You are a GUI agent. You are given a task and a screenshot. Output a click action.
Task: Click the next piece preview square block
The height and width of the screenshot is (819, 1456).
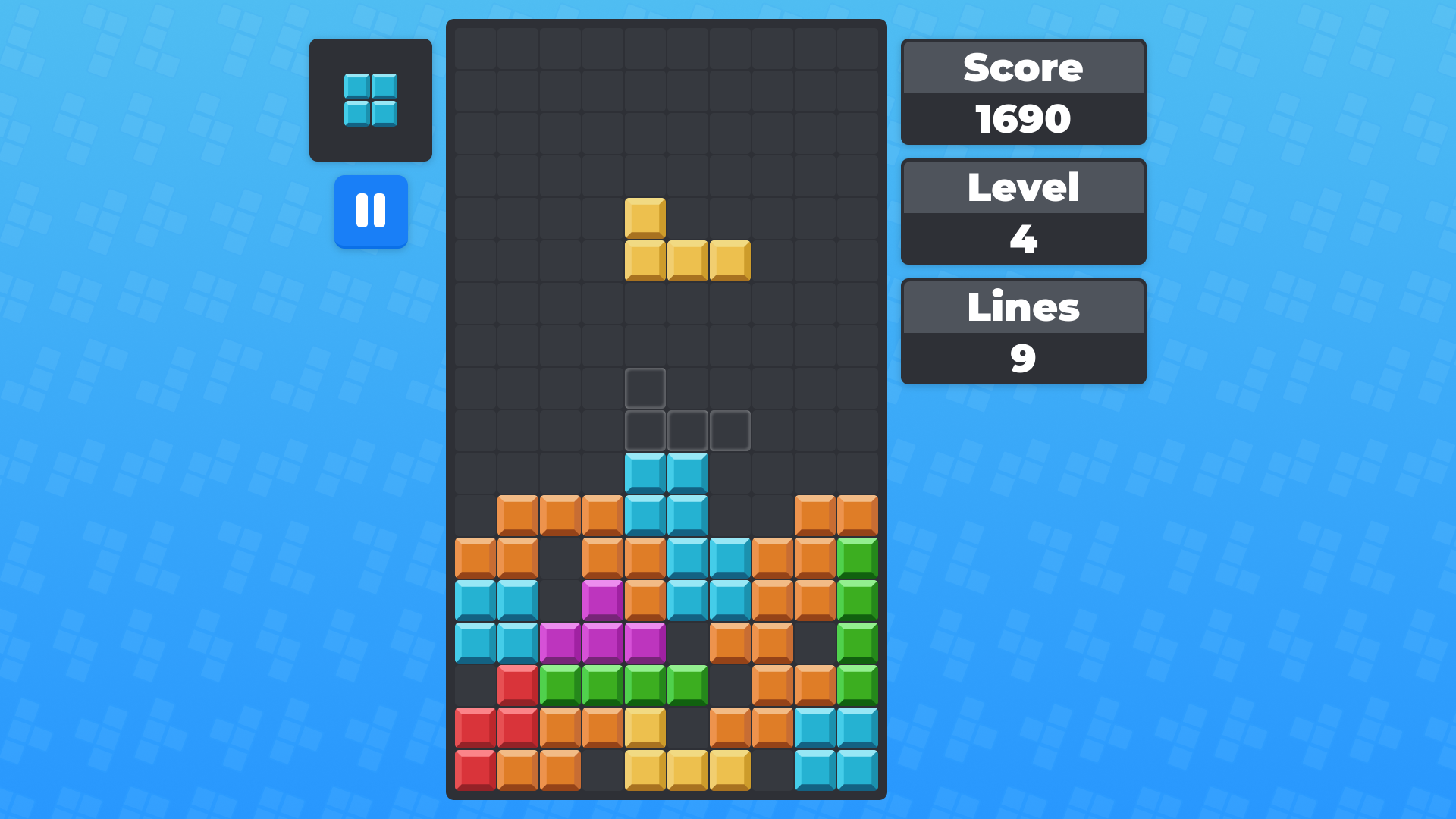click(x=371, y=99)
